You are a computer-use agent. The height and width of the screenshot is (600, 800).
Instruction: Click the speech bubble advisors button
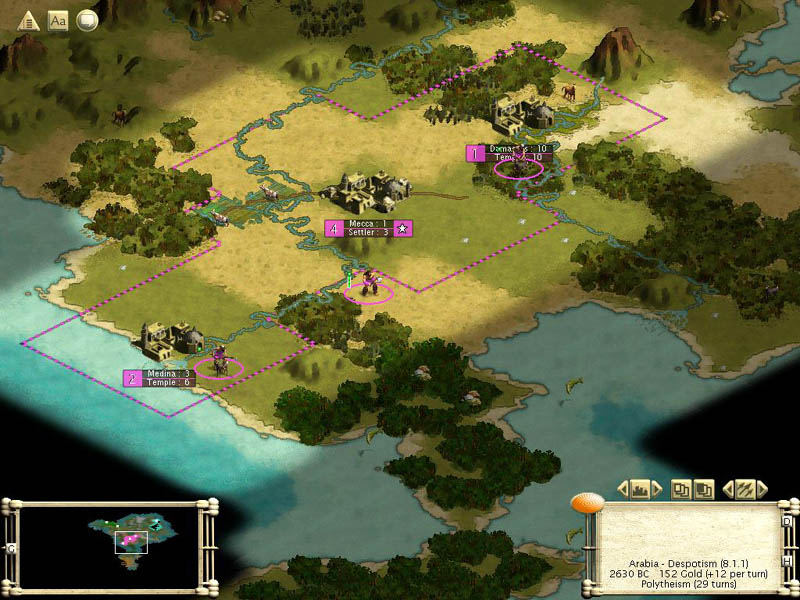click(87, 20)
